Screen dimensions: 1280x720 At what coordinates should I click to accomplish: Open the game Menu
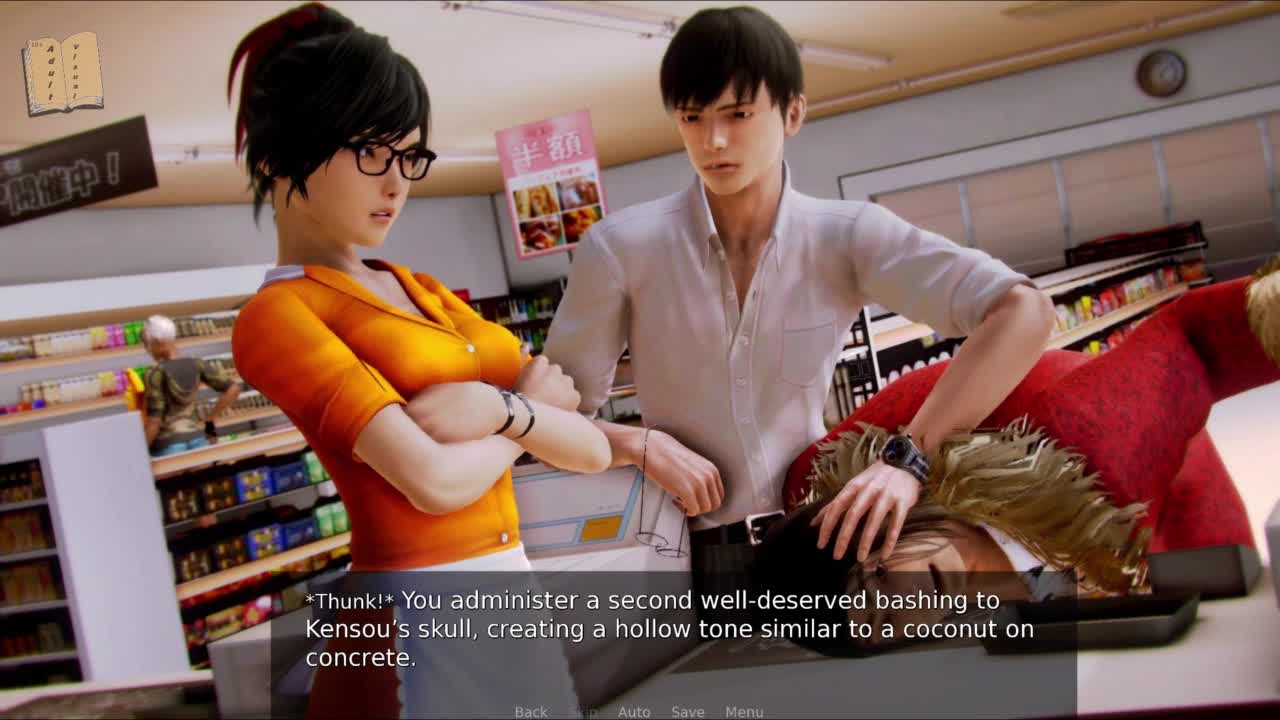(x=744, y=712)
